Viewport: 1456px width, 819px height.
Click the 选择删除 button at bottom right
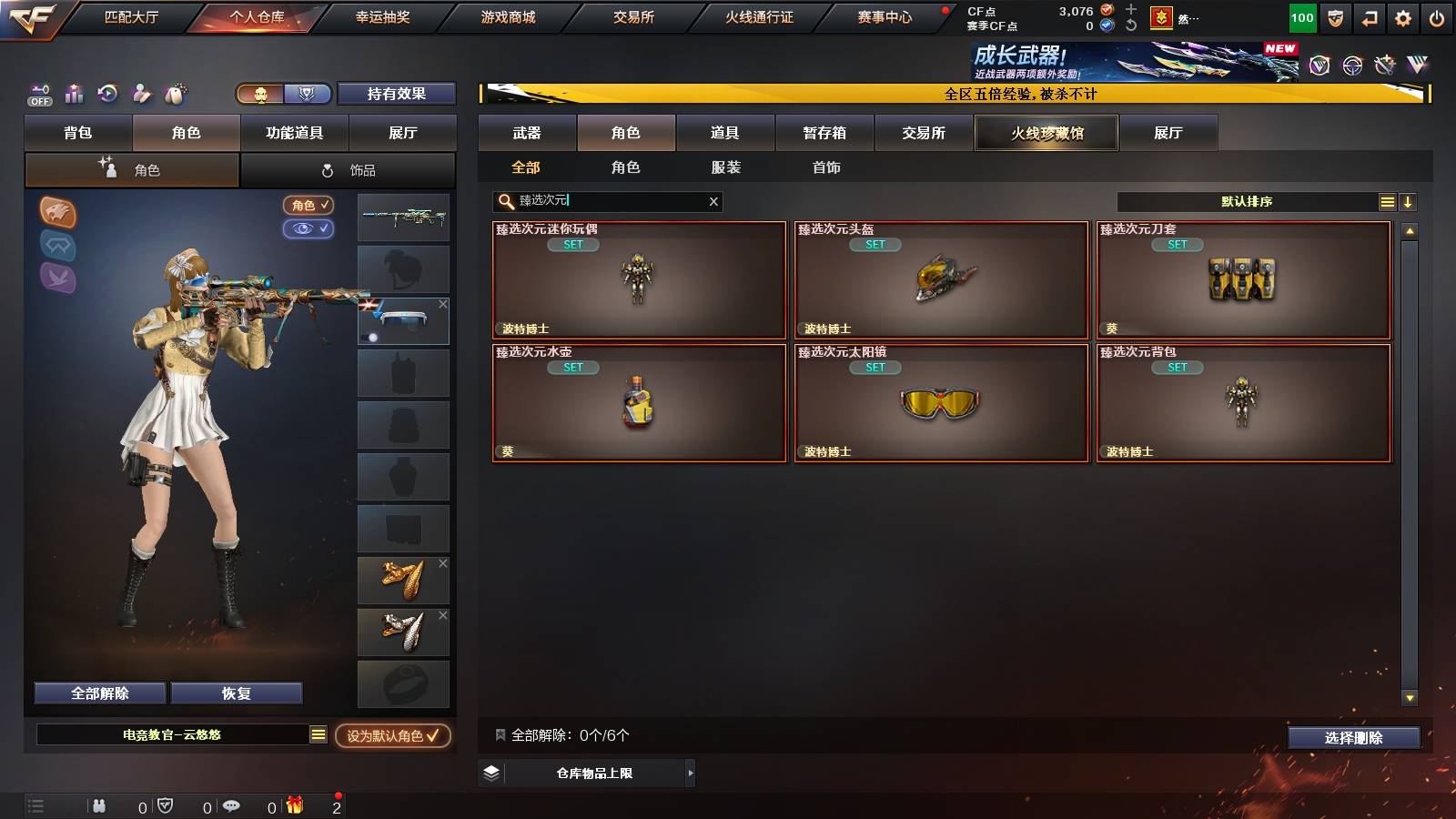tap(1353, 738)
